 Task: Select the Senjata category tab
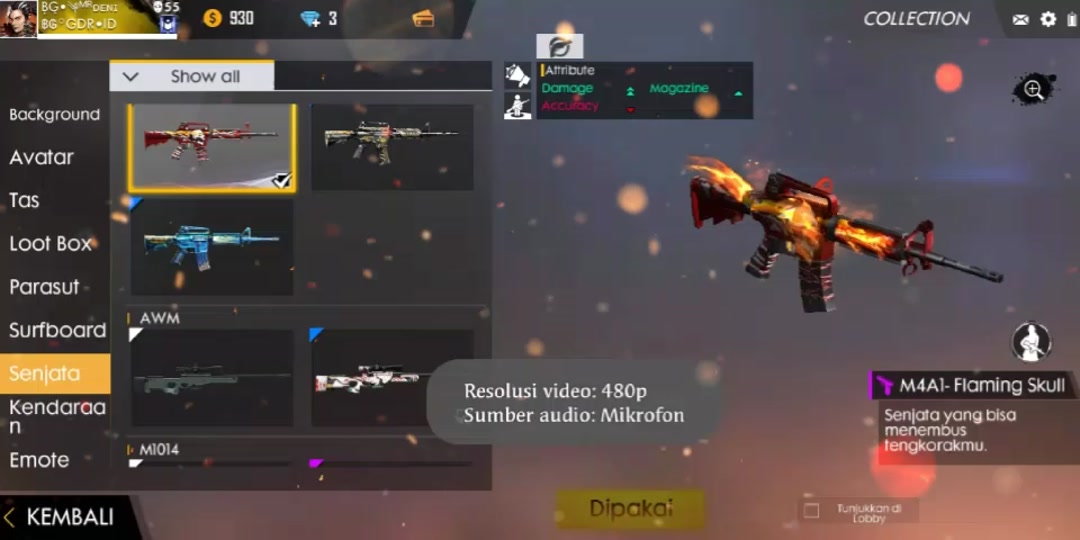pos(44,374)
